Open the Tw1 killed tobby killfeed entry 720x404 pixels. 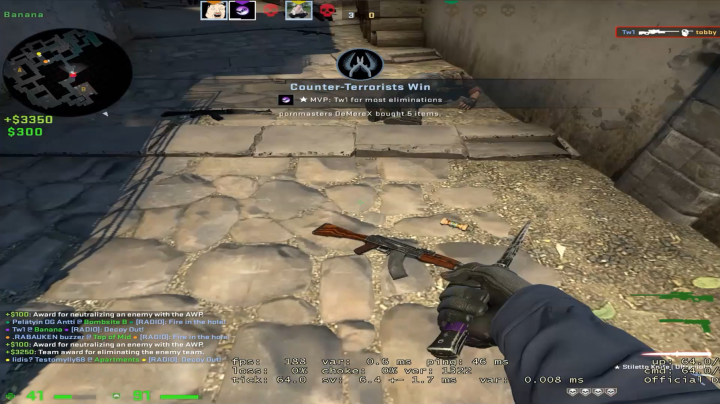(x=666, y=32)
